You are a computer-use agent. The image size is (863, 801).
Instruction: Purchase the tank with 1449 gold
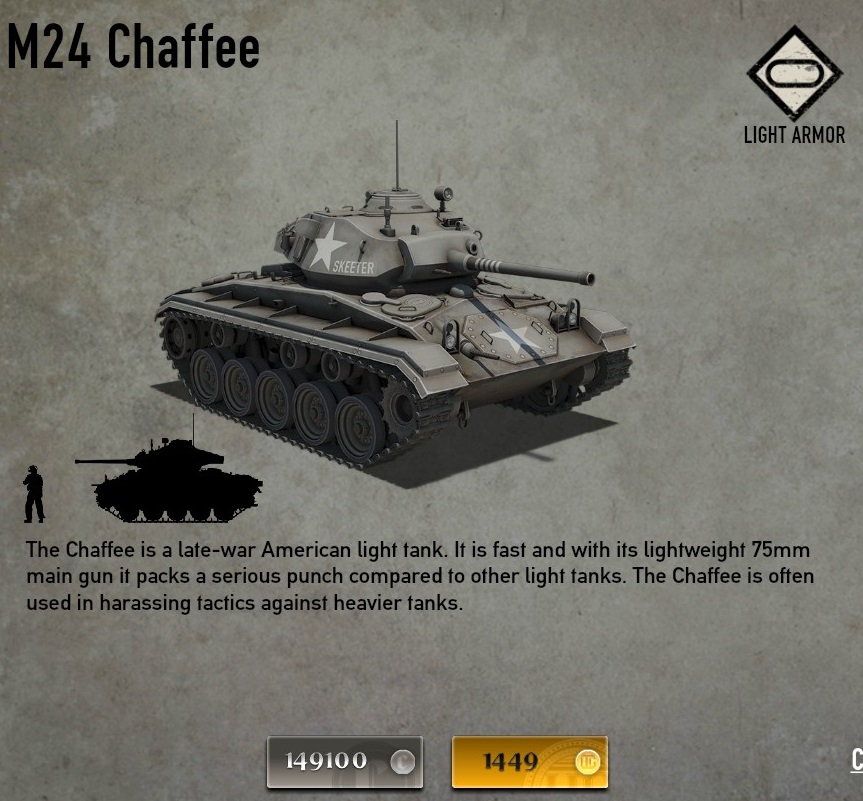529,762
